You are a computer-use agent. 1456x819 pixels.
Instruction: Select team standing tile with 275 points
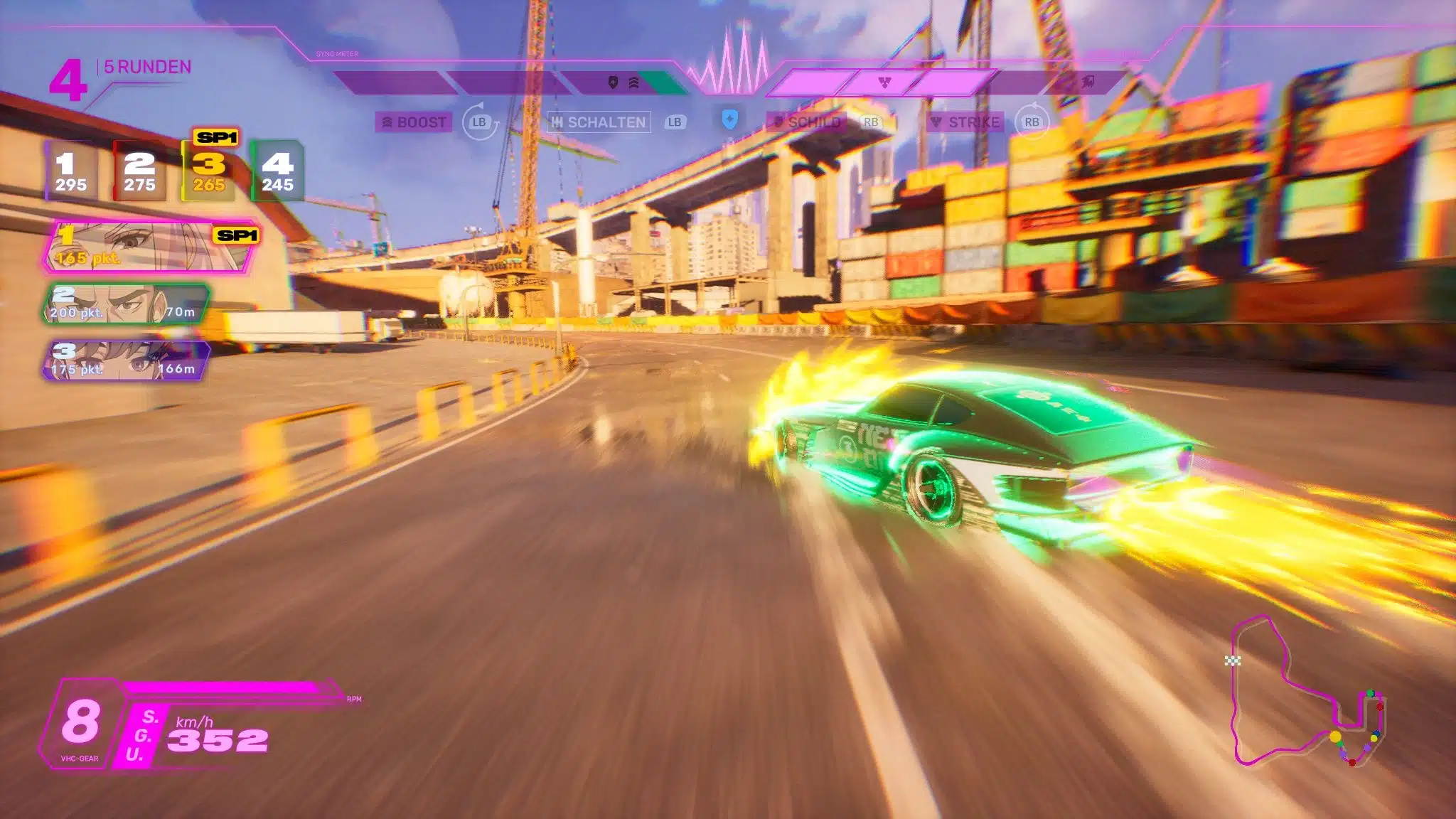coord(139,172)
